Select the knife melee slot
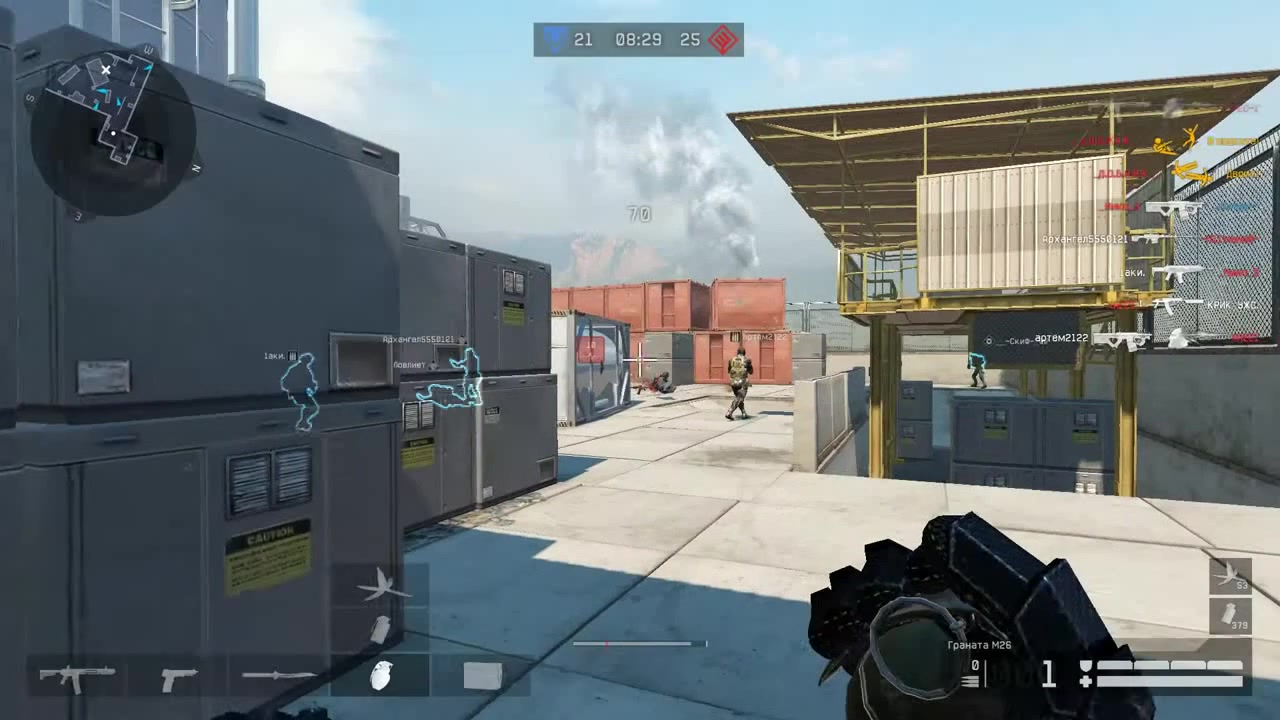Screen dimensions: 1280x720 click(283, 676)
